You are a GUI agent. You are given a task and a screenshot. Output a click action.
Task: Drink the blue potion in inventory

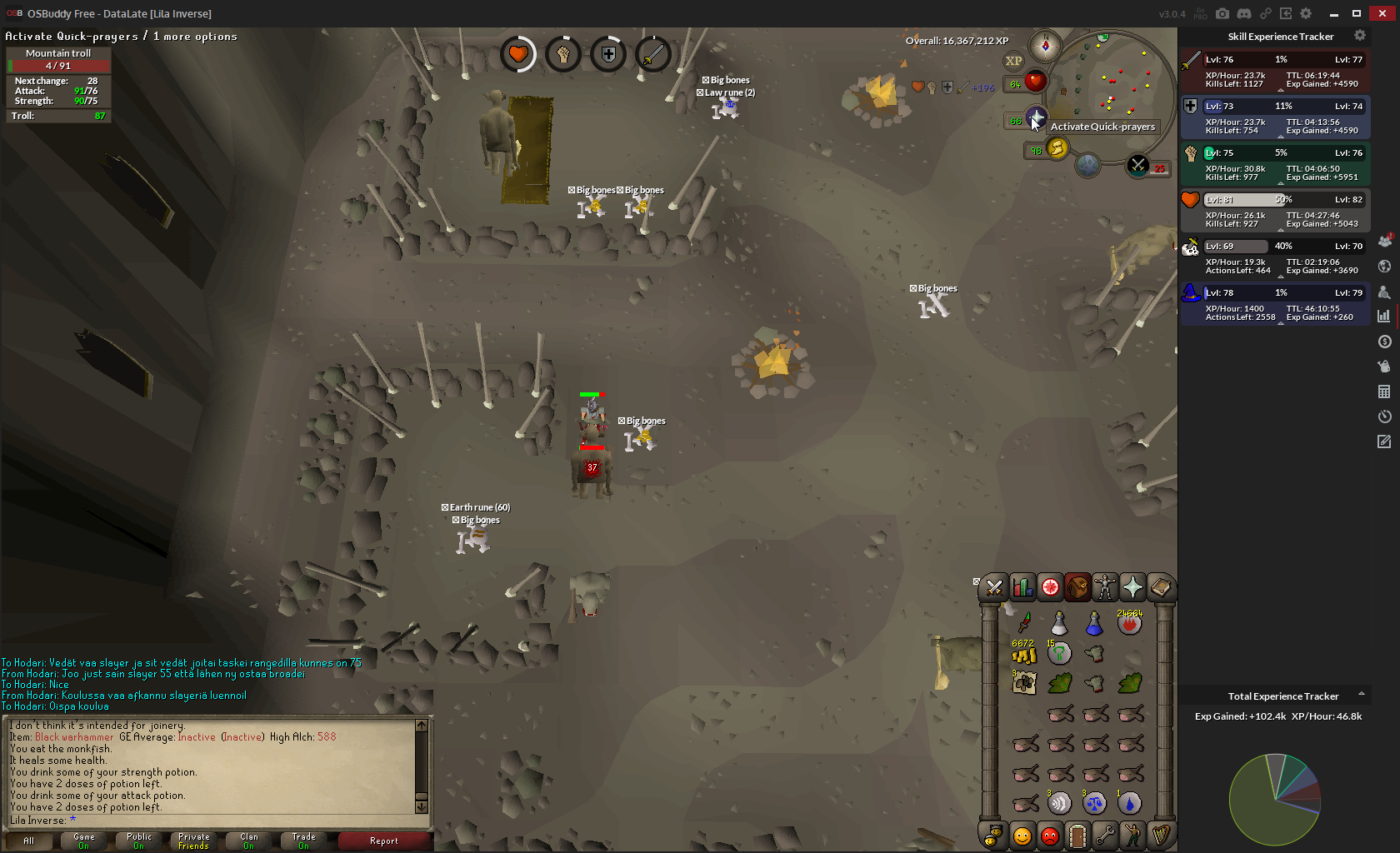(x=1094, y=623)
